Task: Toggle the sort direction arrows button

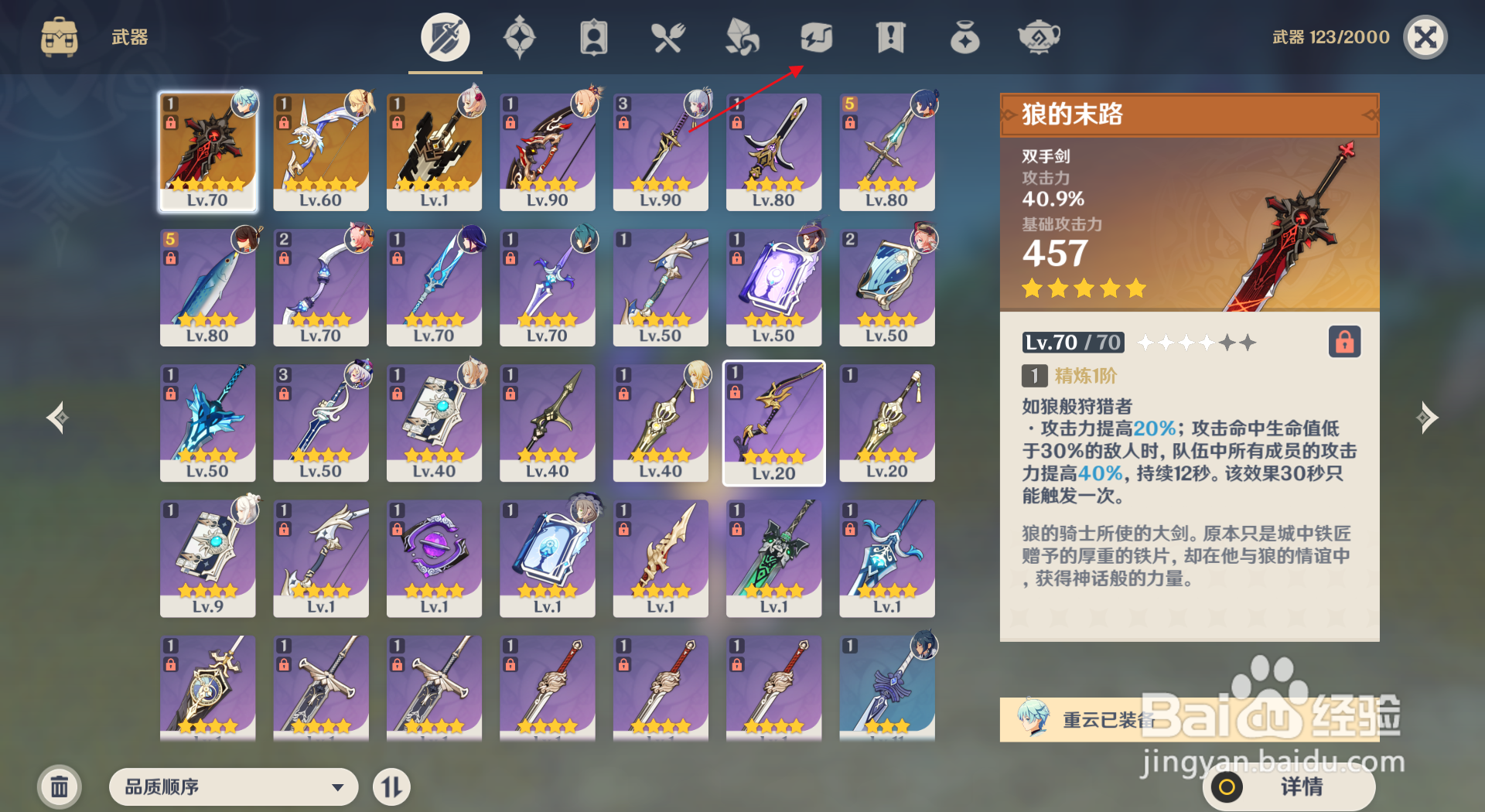Action: (x=391, y=786)
